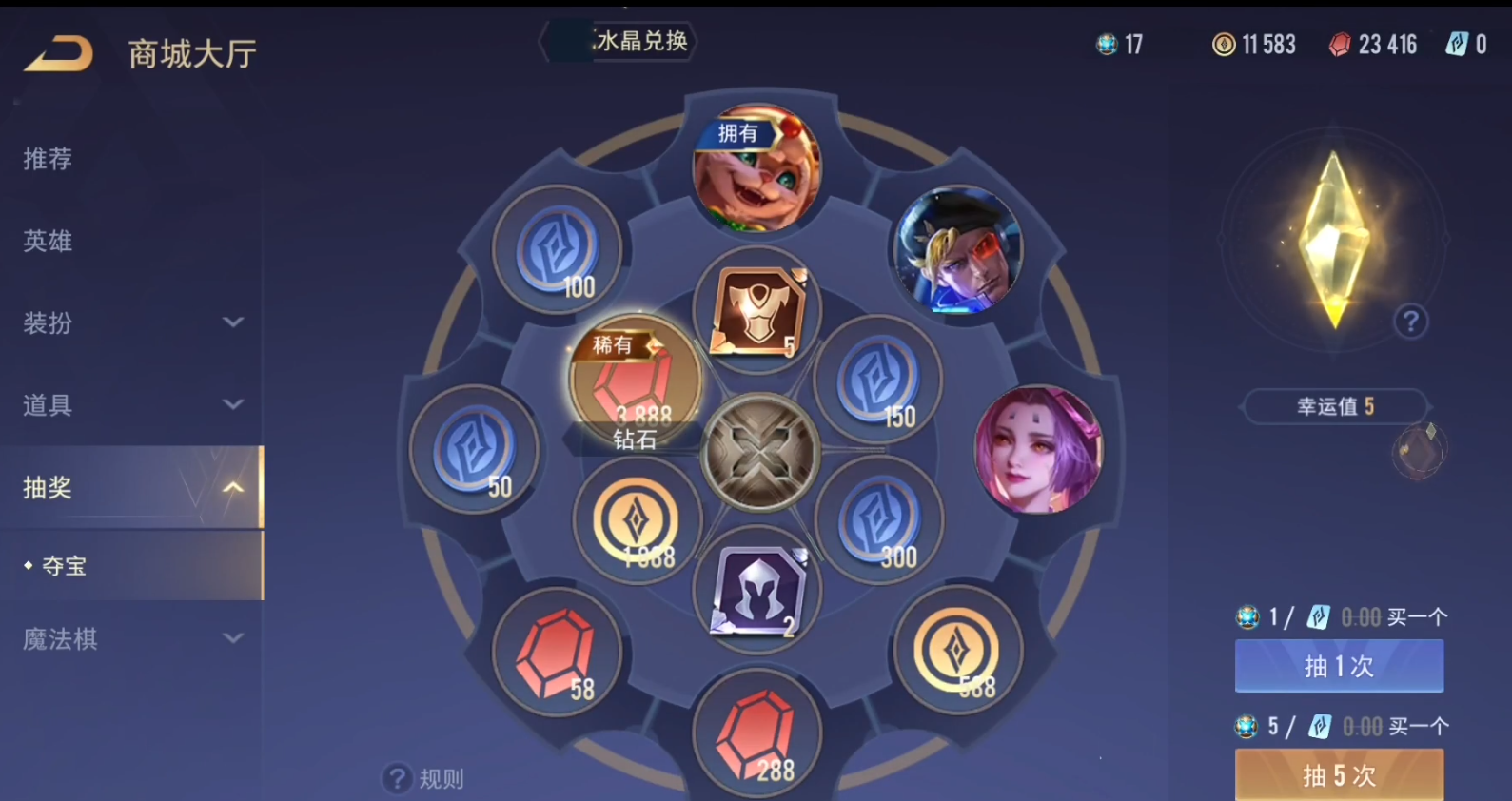Click the blue crystal currency icon showing 17
This screenshot has height=801, width=1512.
coord(1106,45)
